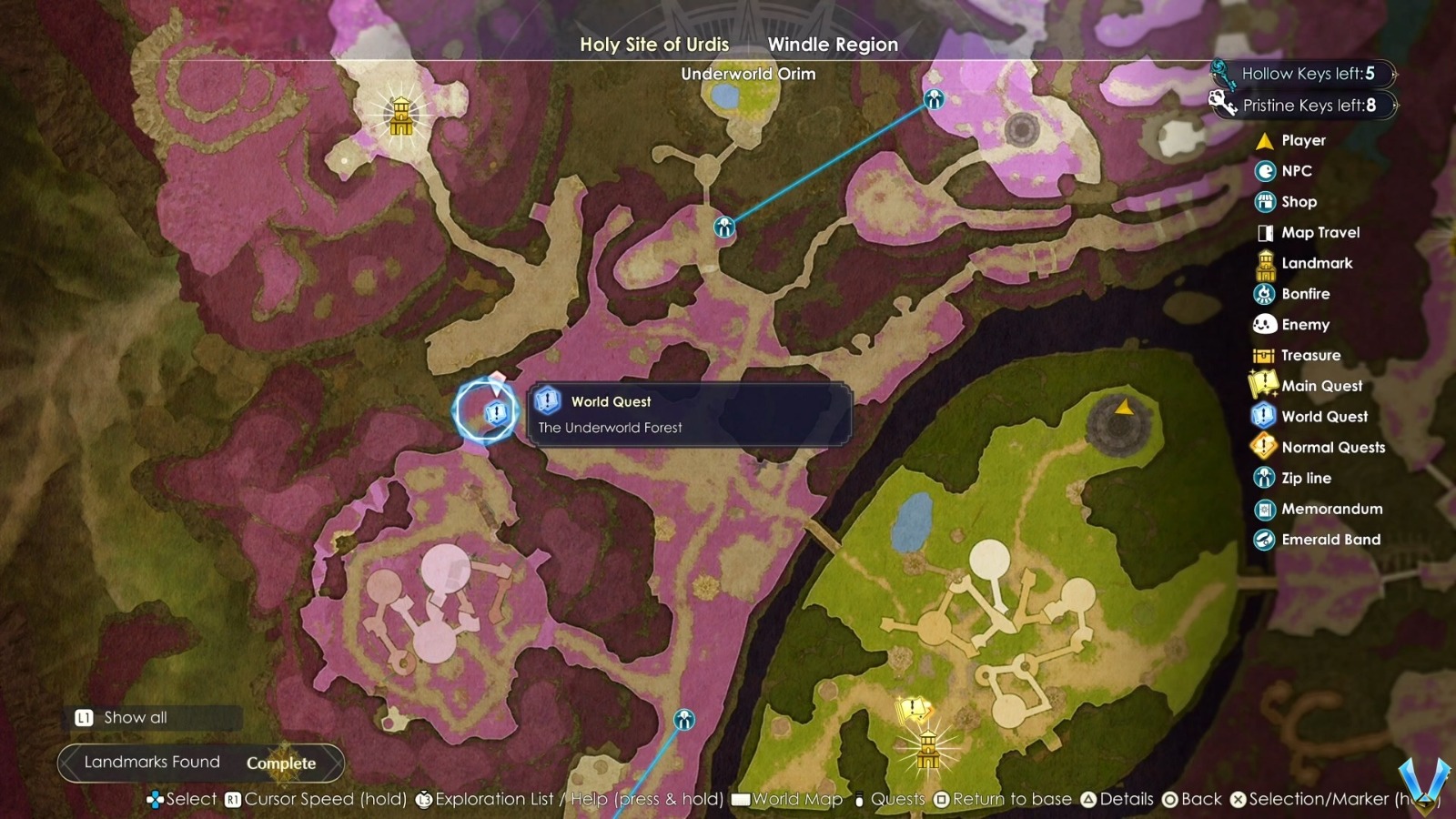Switch to the Holy Site of Urdis tab
Screen dimensions: 1456x819
pyautogui.click(x=654, y=44)
